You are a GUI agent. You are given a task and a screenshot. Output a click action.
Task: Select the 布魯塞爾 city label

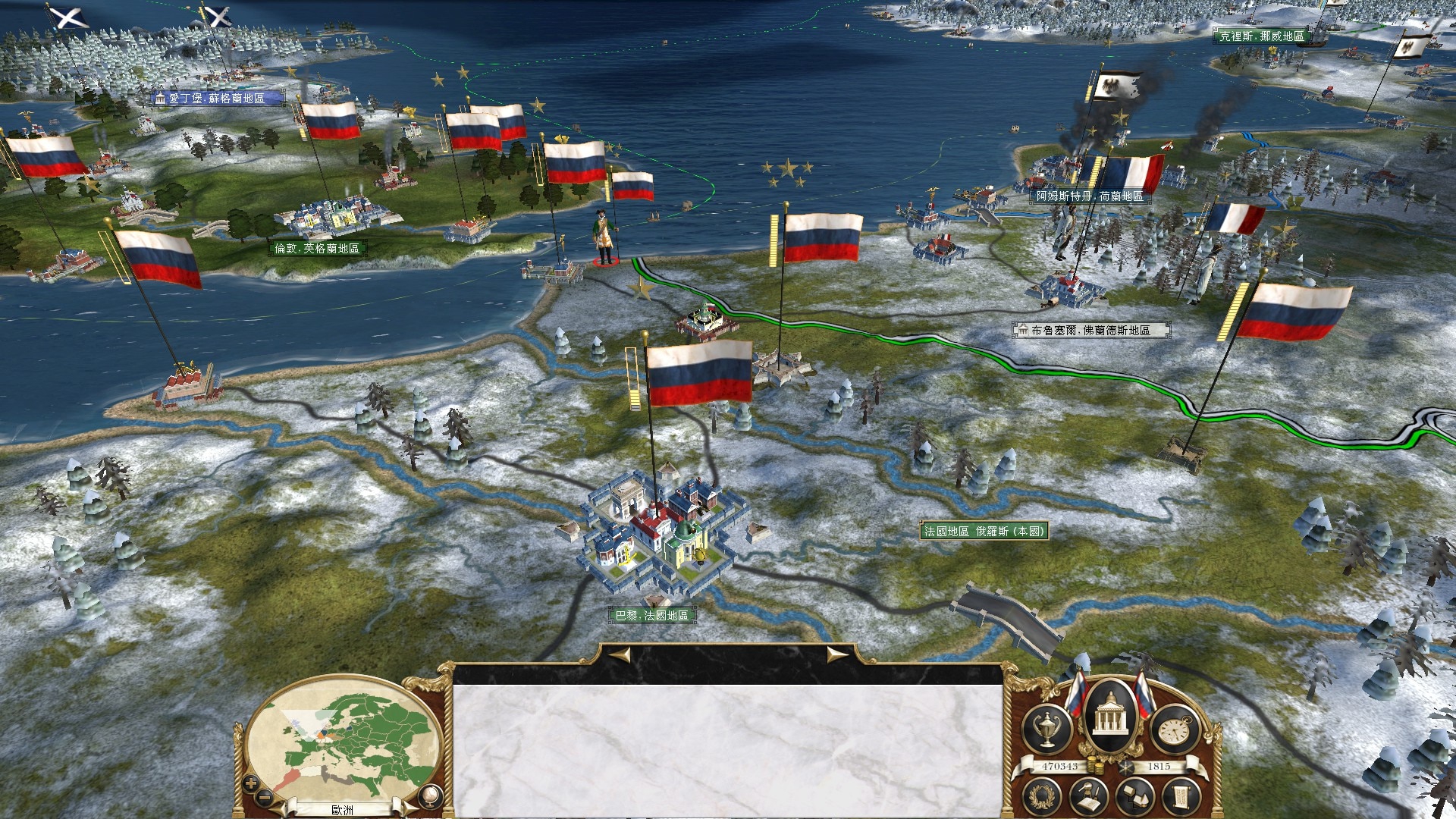1090,331
